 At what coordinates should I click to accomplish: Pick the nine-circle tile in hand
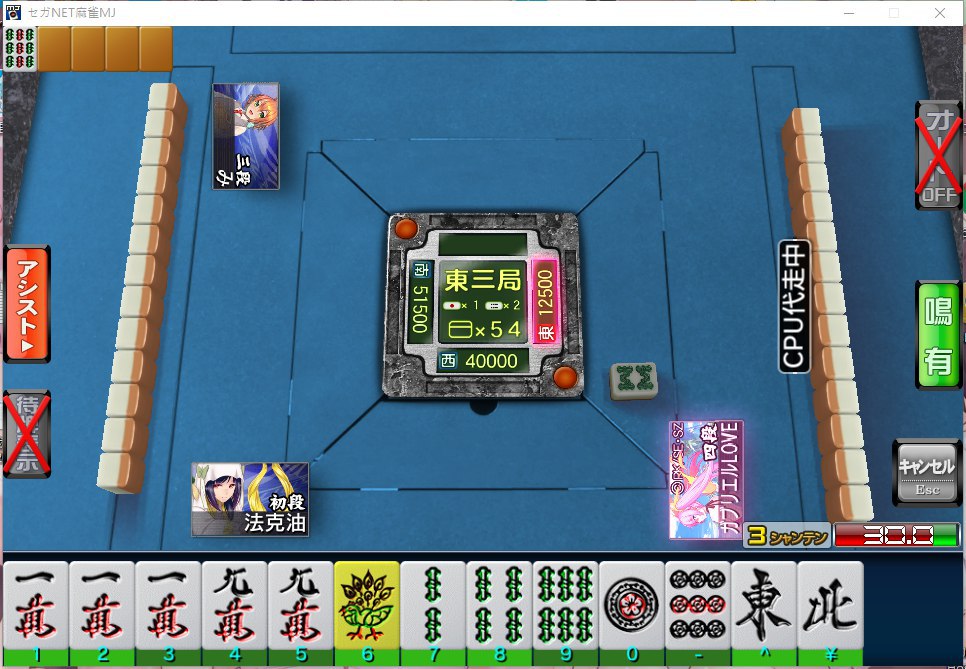click(697, 607)
